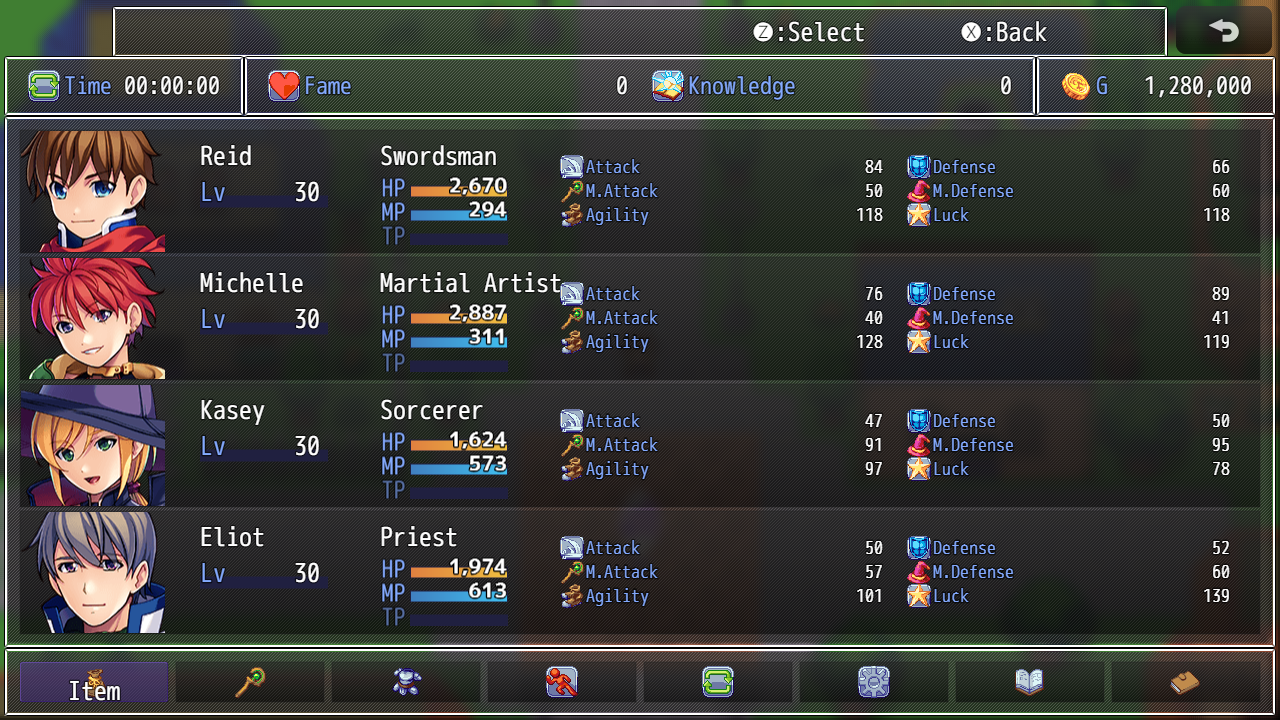1280x720 pixels.
Task: Choose the green arrows formation menu icon
Action: pyautogui.click(x=718, y=682)
